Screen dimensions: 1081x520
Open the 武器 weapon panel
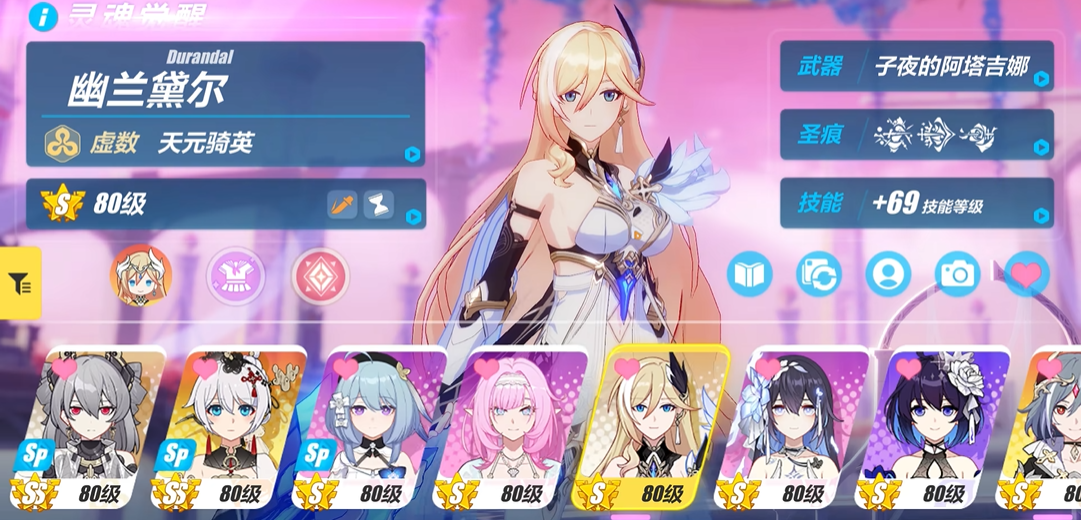[916, 67]
